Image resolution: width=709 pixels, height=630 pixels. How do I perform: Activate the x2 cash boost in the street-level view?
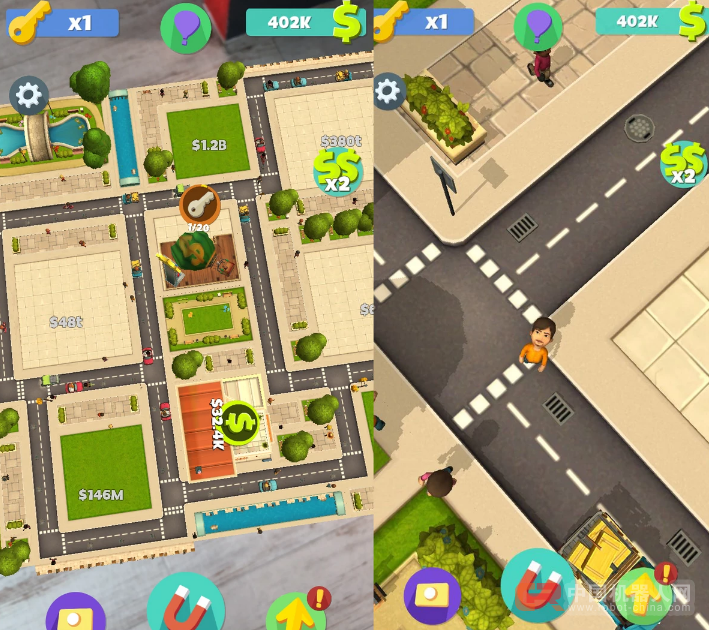pos(683,164)
